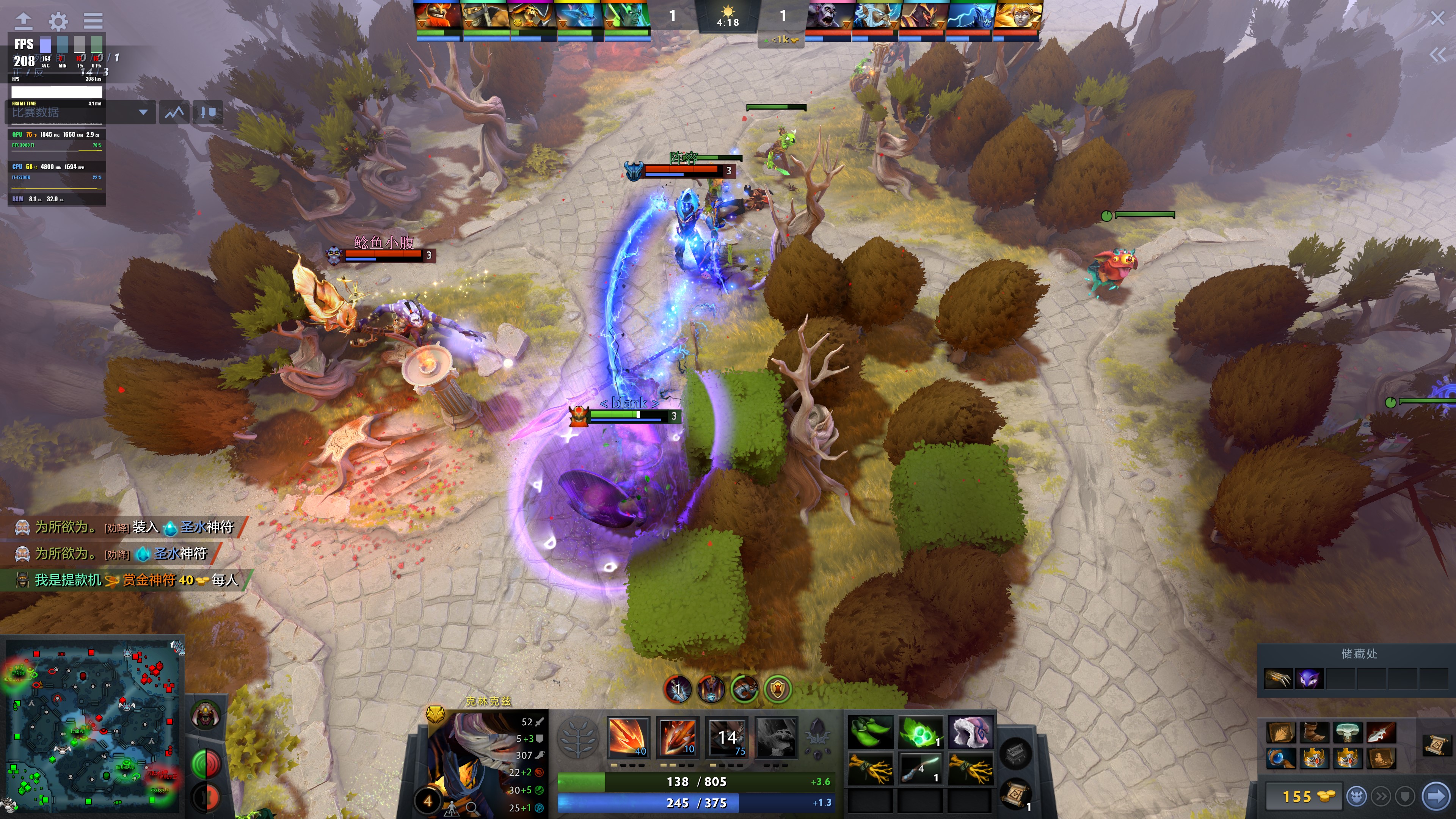
Task: Open the settings gear menu
Action: click(58, 22)
